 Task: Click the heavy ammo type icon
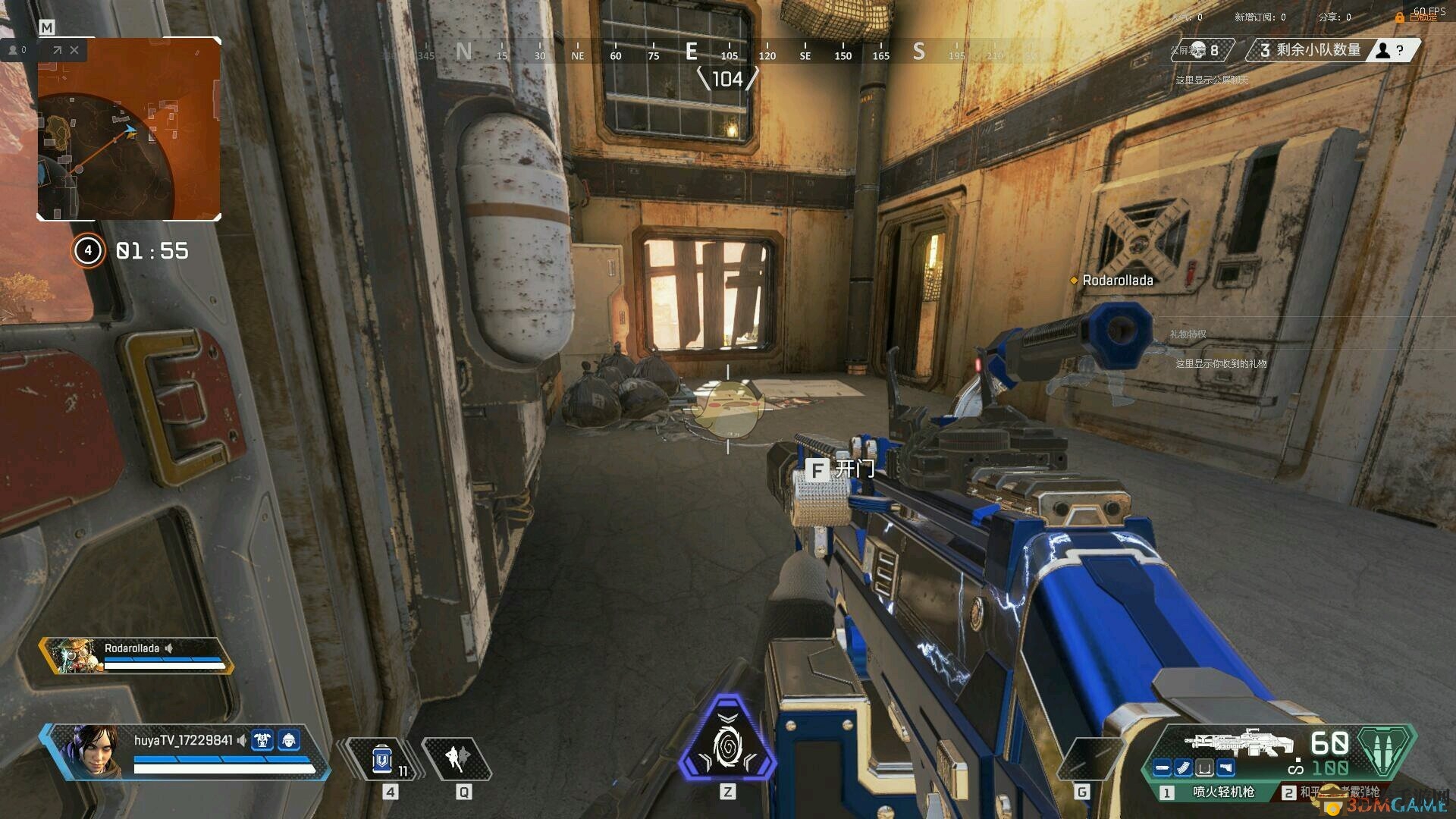coord(1385,748)
